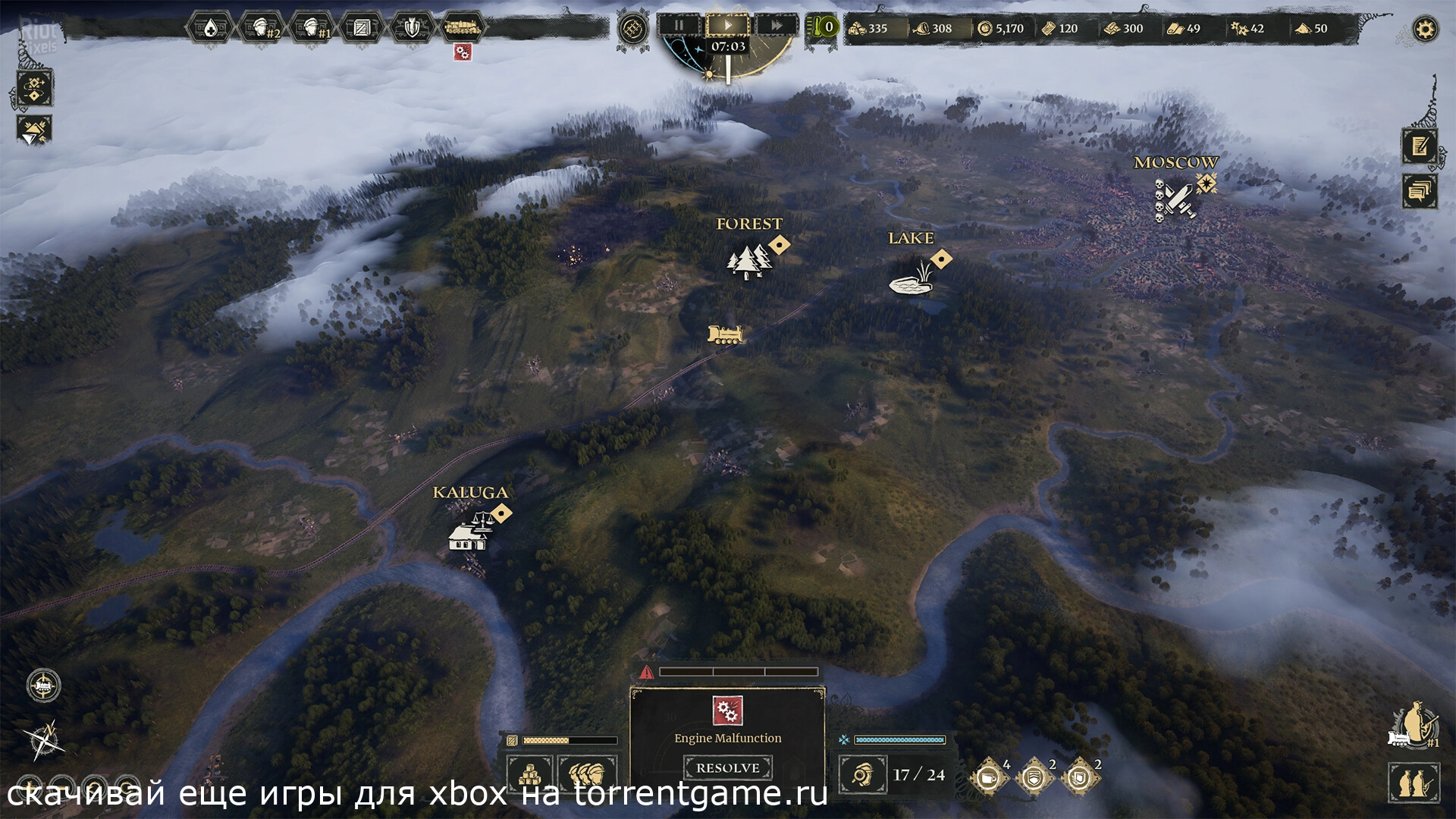This screenshot has width=1456, height=819.
Task: Pause the game time
Action: 679,25
